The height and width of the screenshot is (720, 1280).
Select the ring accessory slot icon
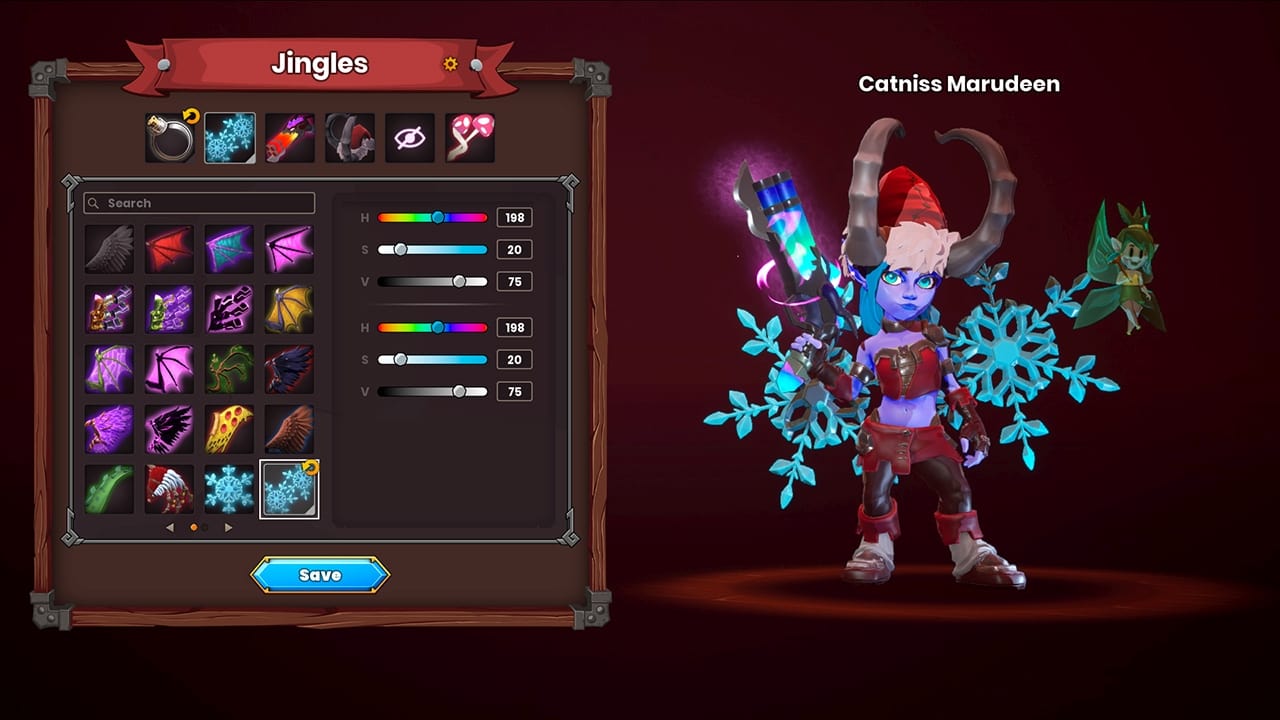pos(170,137)
